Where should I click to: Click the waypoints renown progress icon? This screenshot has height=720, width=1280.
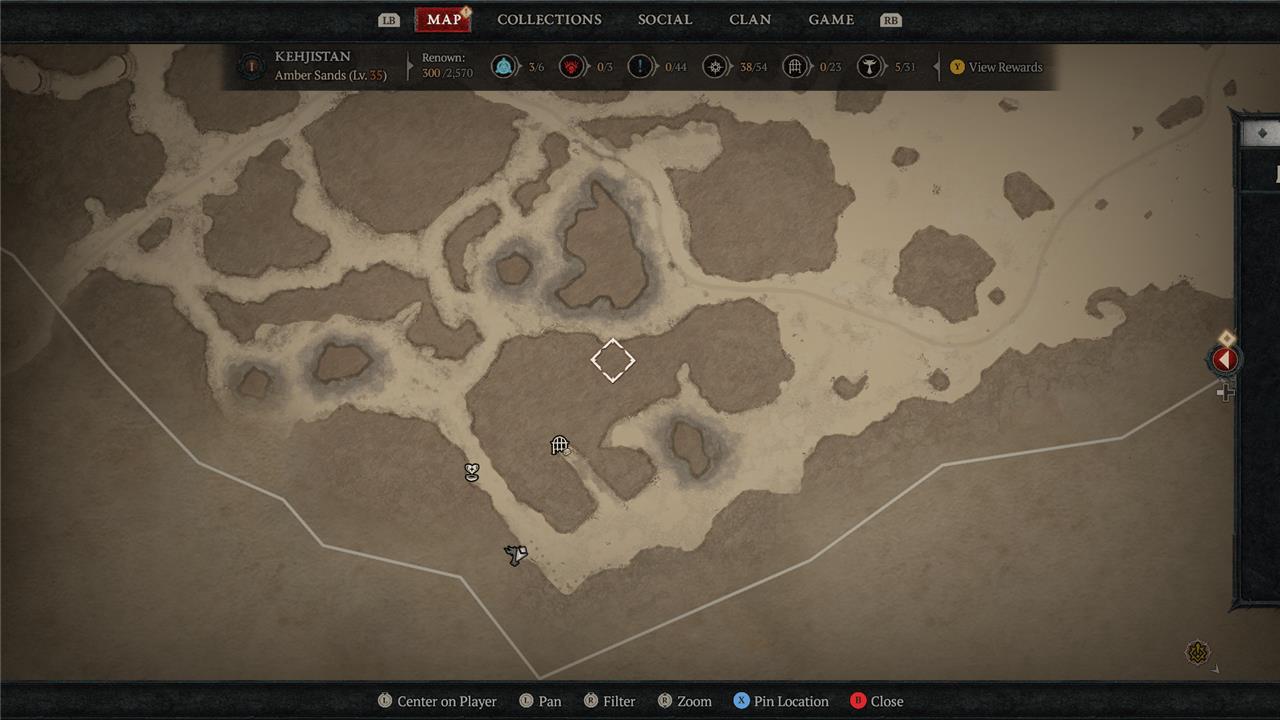pos(504,67)
